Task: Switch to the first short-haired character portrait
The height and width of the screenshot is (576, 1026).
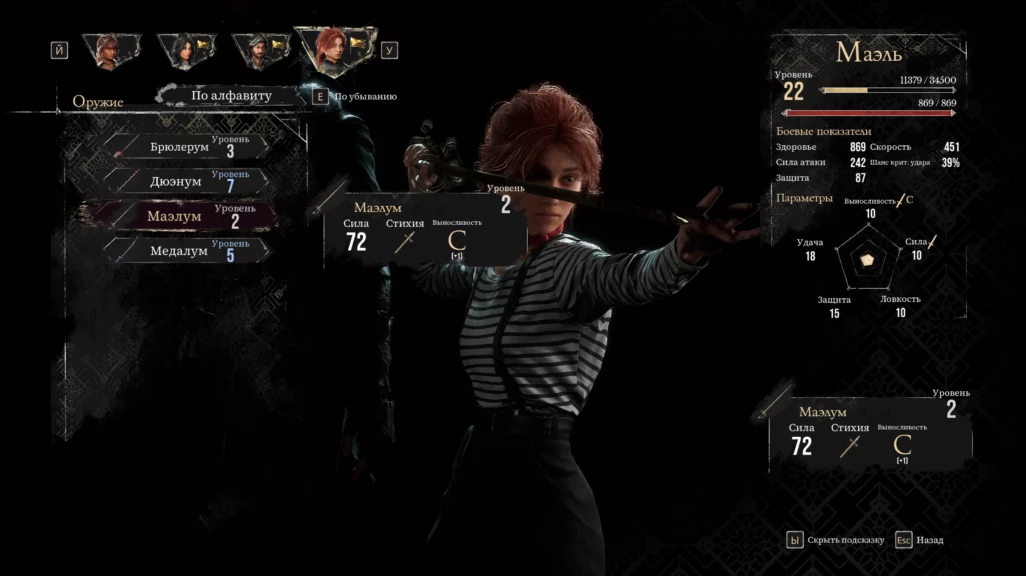Action: (109, 50)
